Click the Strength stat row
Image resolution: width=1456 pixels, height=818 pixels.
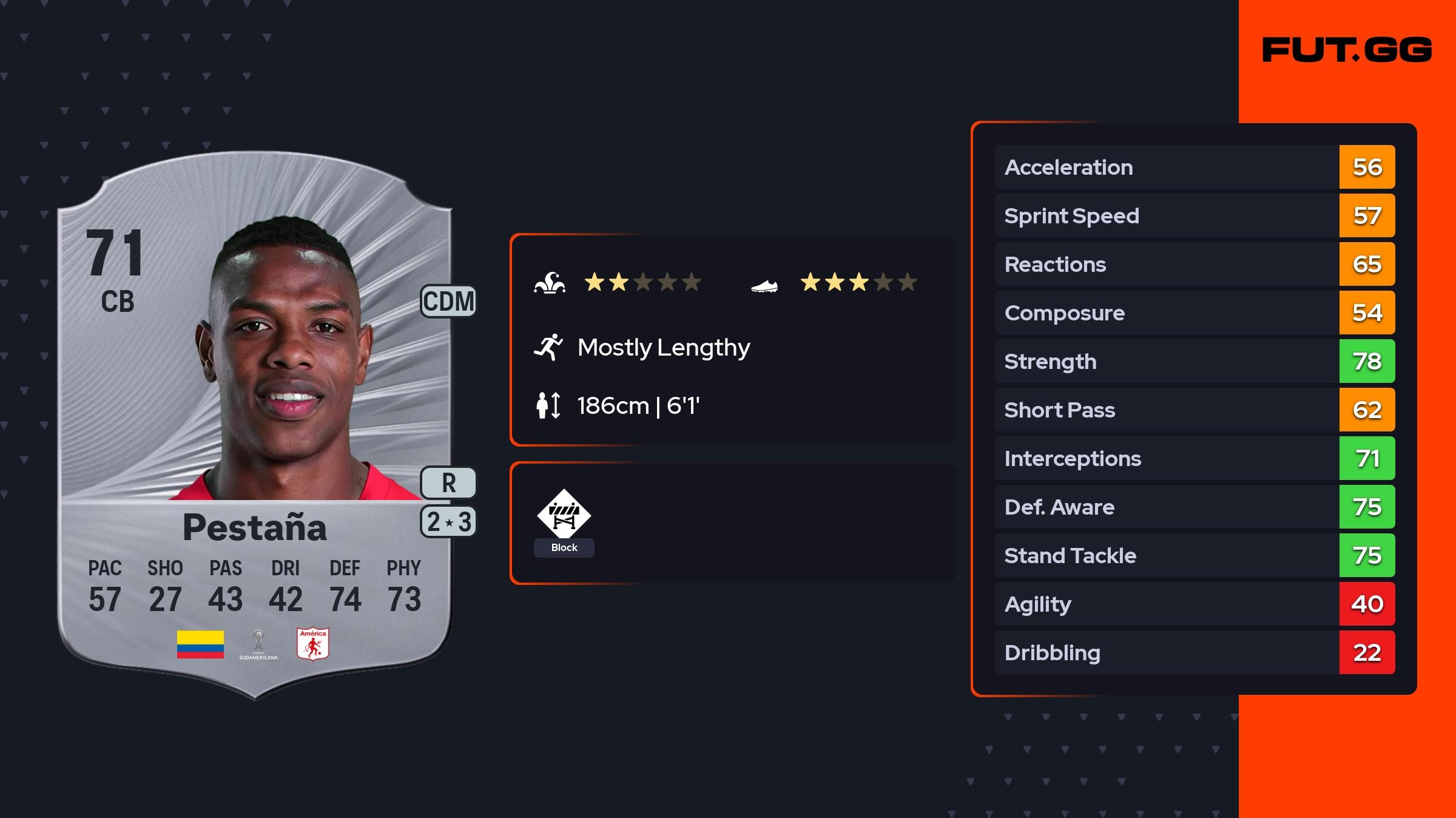1194,361
